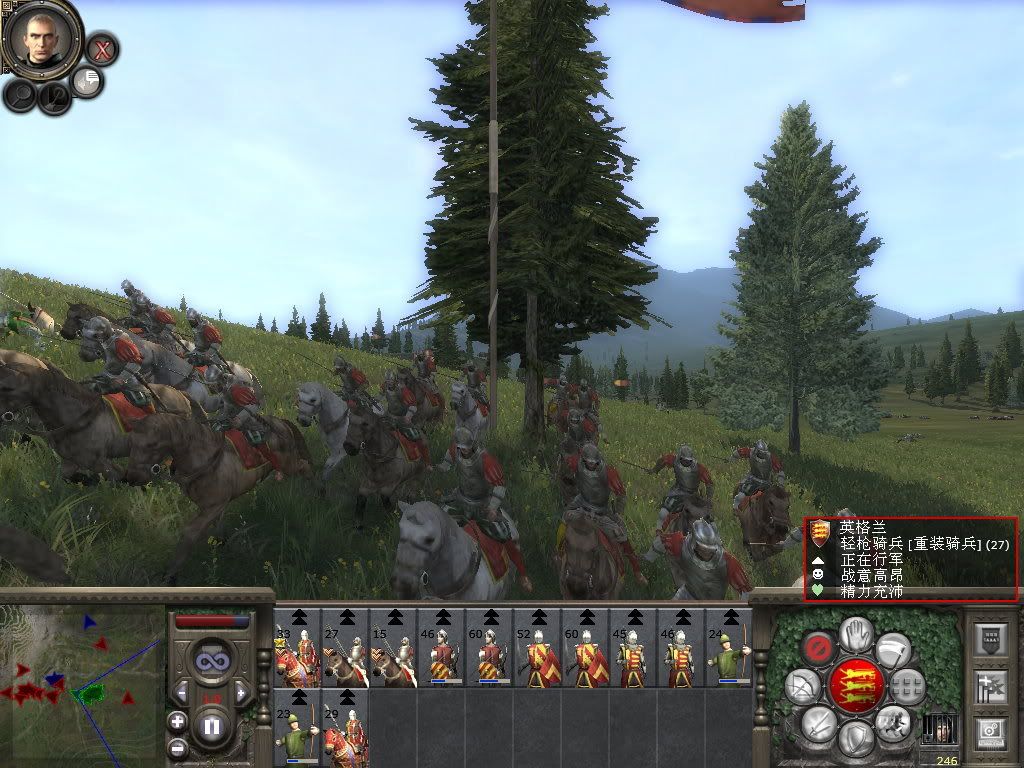Select the infantry unit card with 52 men
The image size is (1024, 768).
point(537,648)
